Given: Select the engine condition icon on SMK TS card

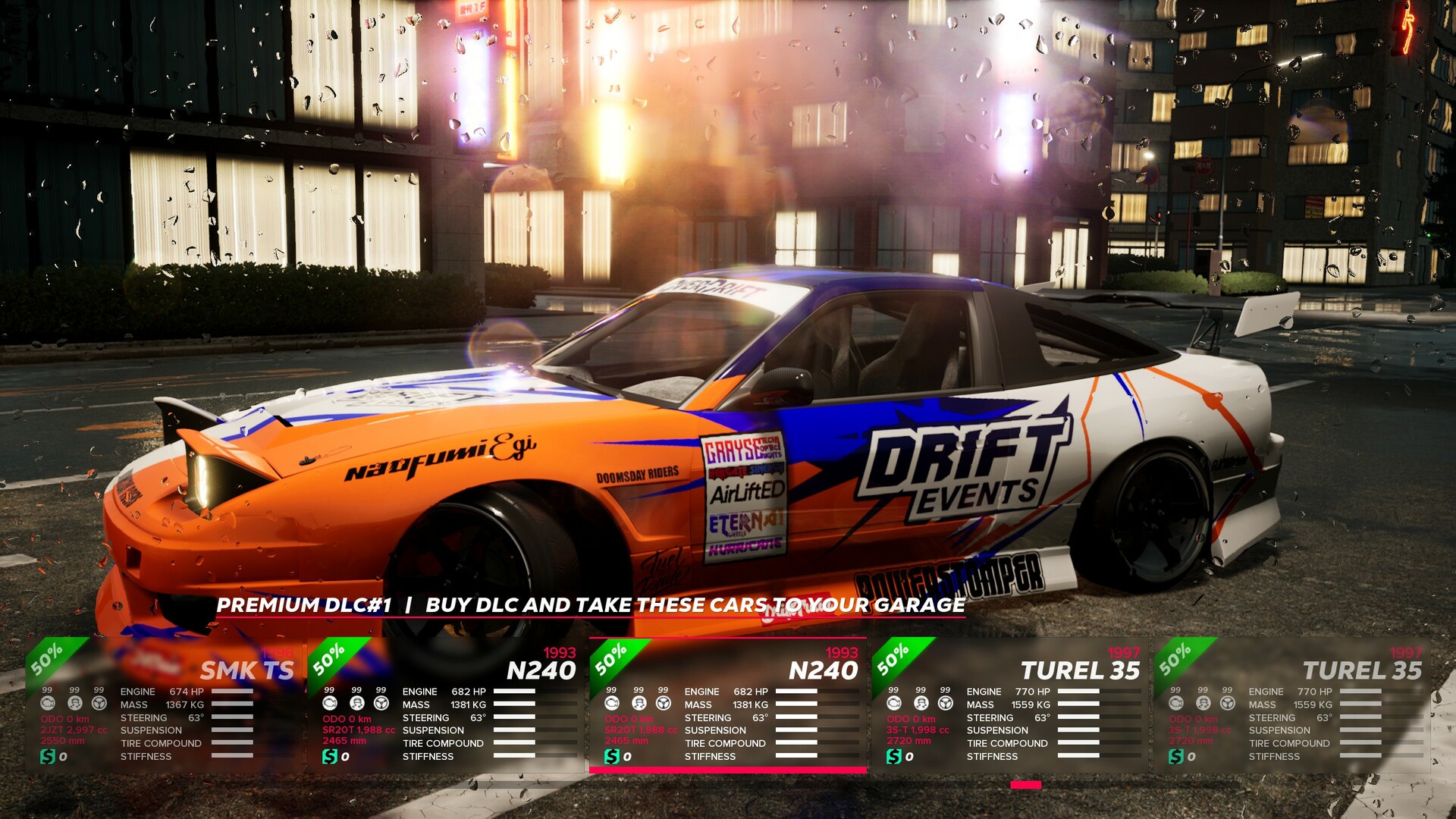Looking at the screenshot, I should tap(47, 702).
